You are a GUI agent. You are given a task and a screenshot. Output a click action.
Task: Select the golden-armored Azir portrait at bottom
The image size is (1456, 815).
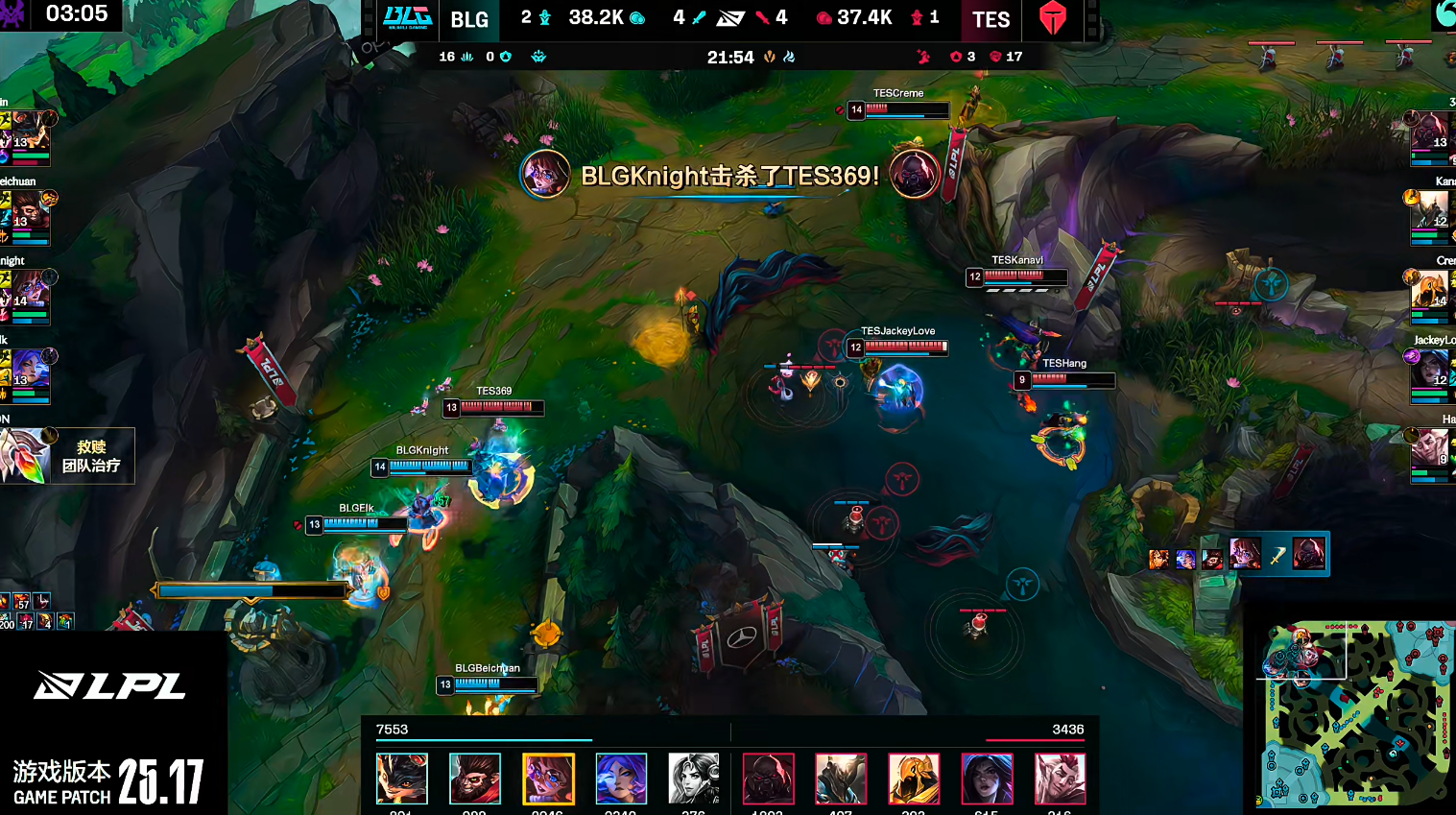[914, 779]
